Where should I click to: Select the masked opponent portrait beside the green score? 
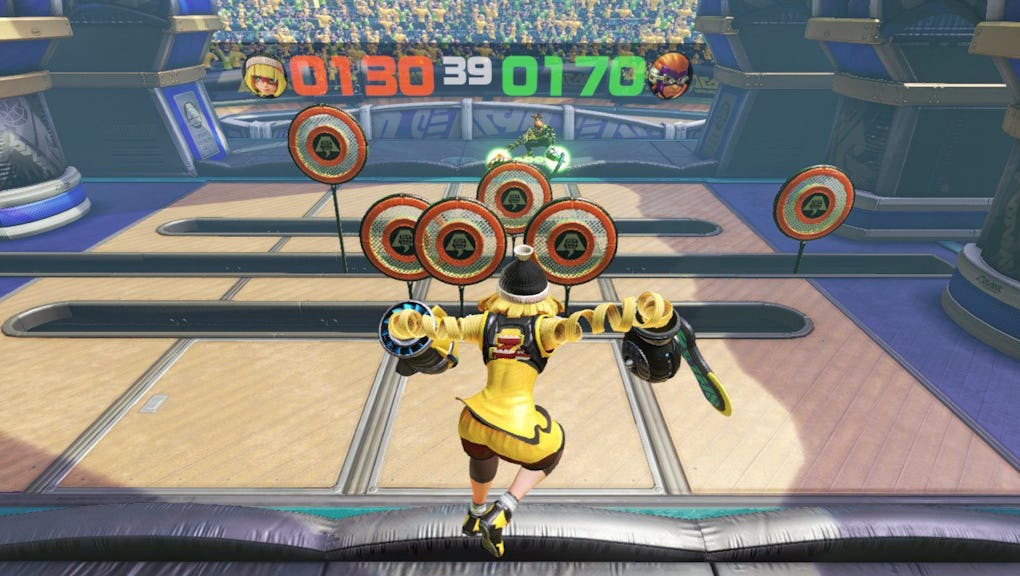pos(669,76)
